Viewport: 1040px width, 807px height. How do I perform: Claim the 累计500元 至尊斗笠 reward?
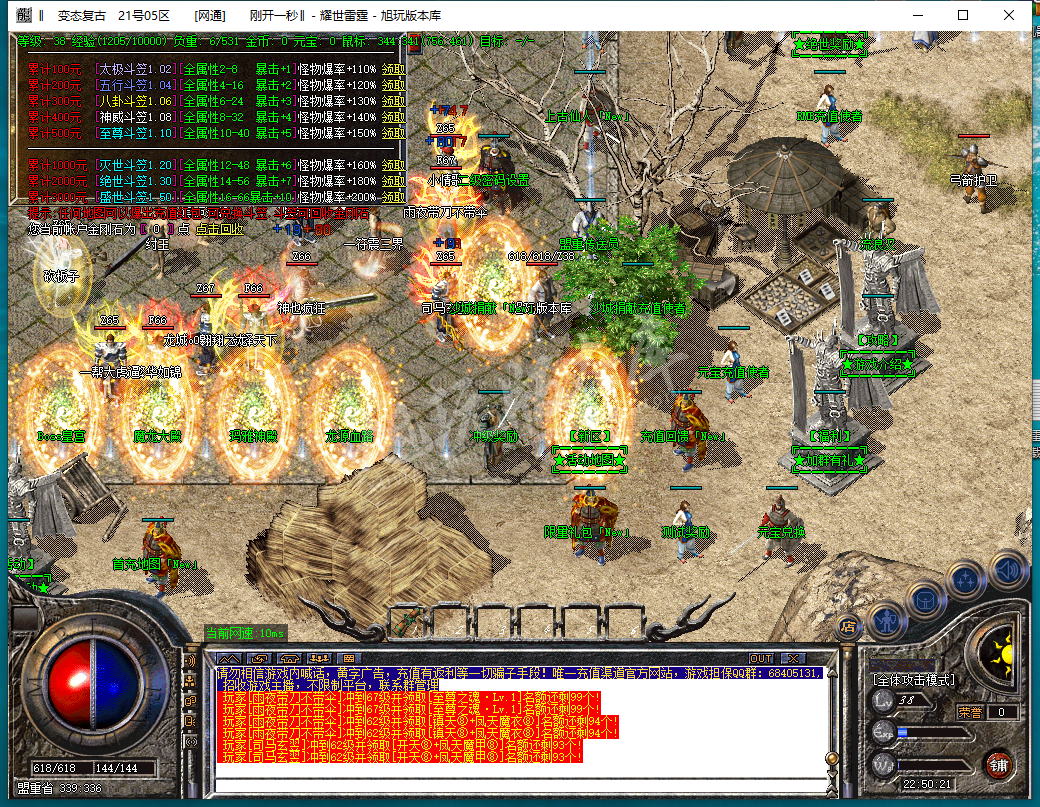pyautogui.click(x=395, y=133)
